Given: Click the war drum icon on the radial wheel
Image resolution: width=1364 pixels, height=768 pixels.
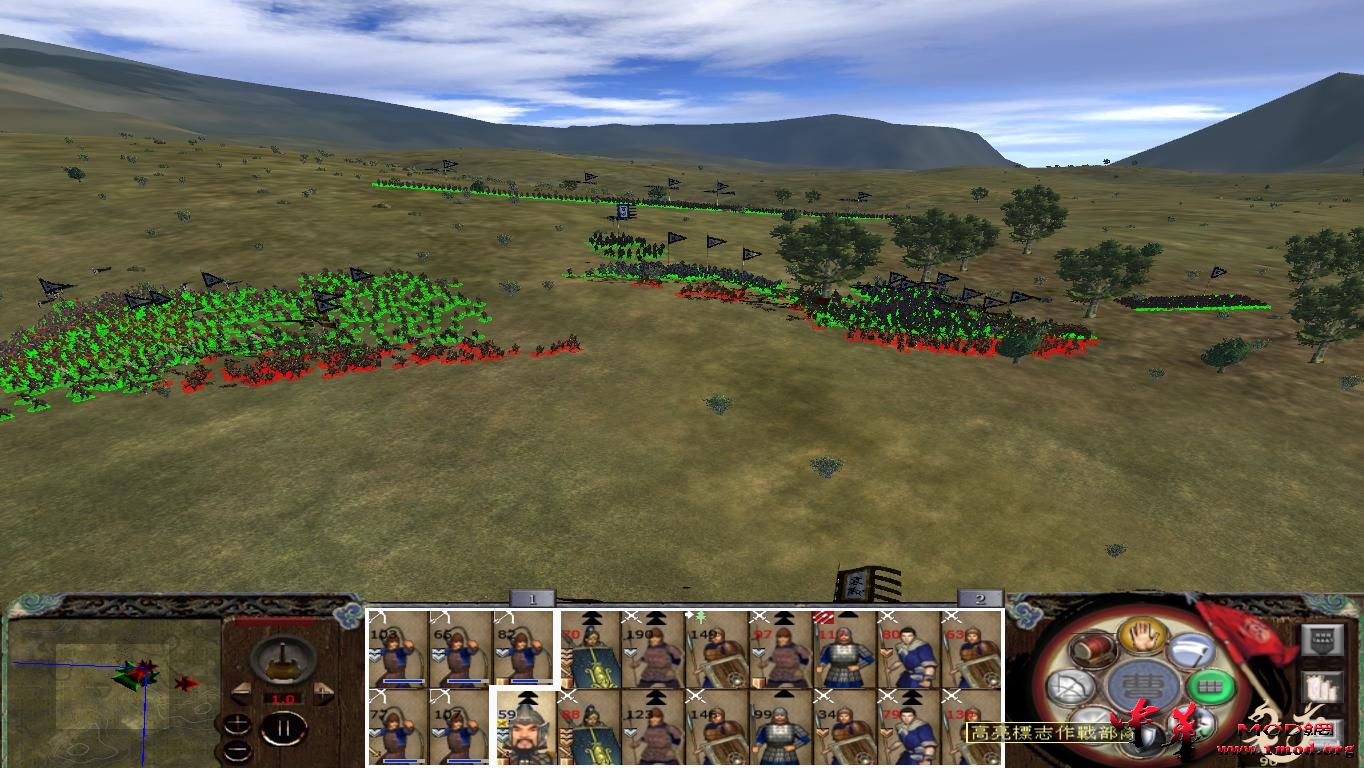Looking at the screenshot, I should [1091, 650].
